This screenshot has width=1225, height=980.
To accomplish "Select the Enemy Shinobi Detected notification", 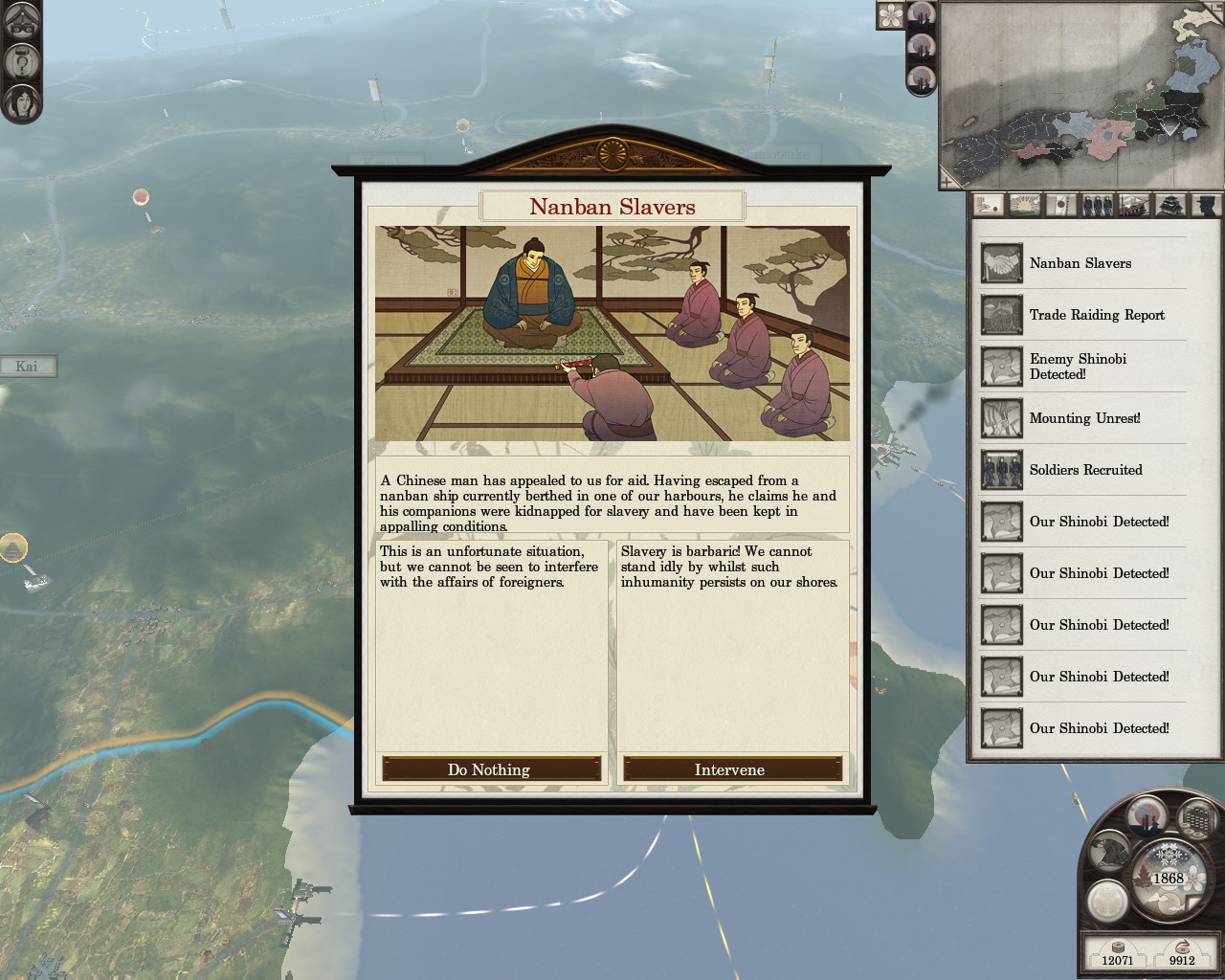I will (1078, 367).
